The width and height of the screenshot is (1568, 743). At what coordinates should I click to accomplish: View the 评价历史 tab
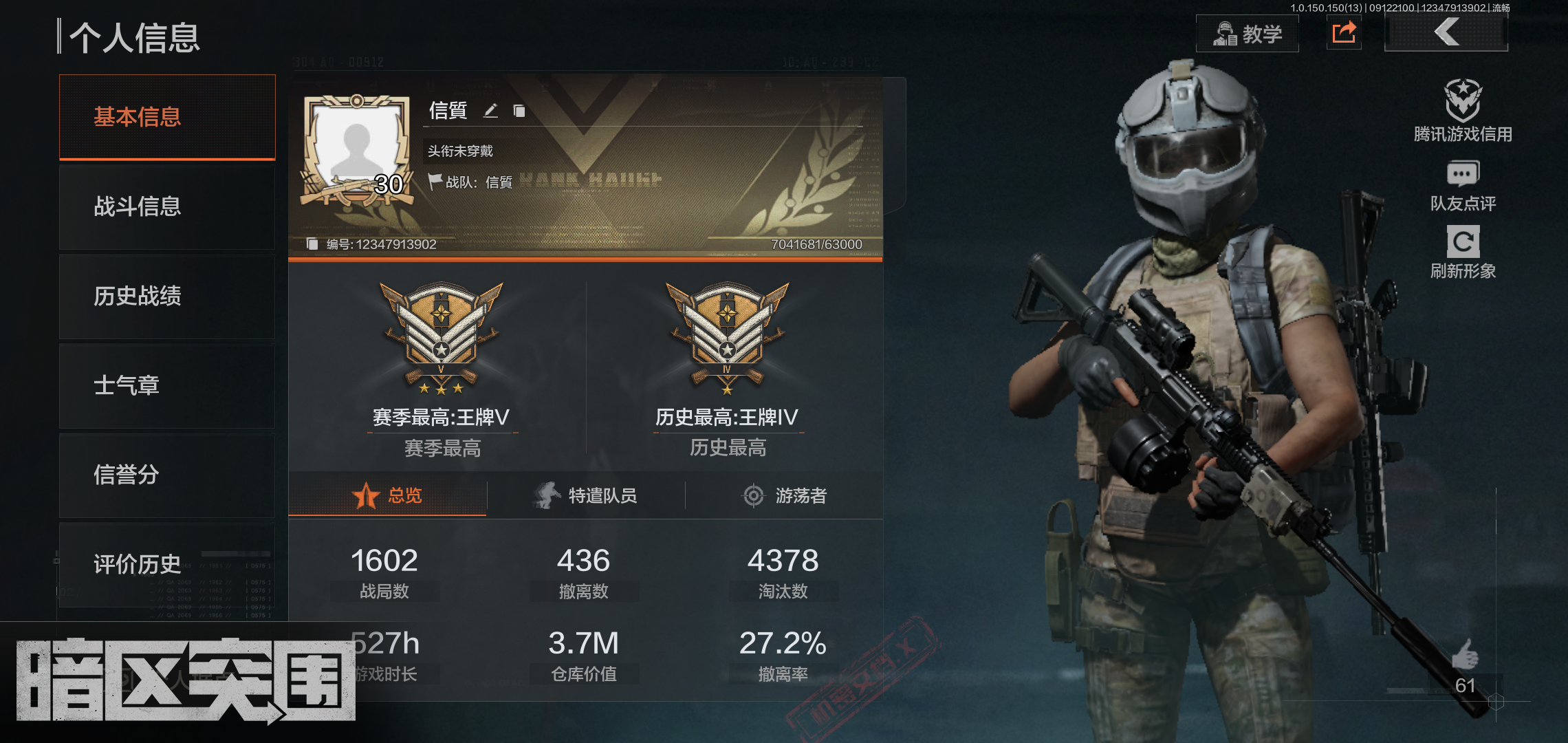(x=167, y=564)
